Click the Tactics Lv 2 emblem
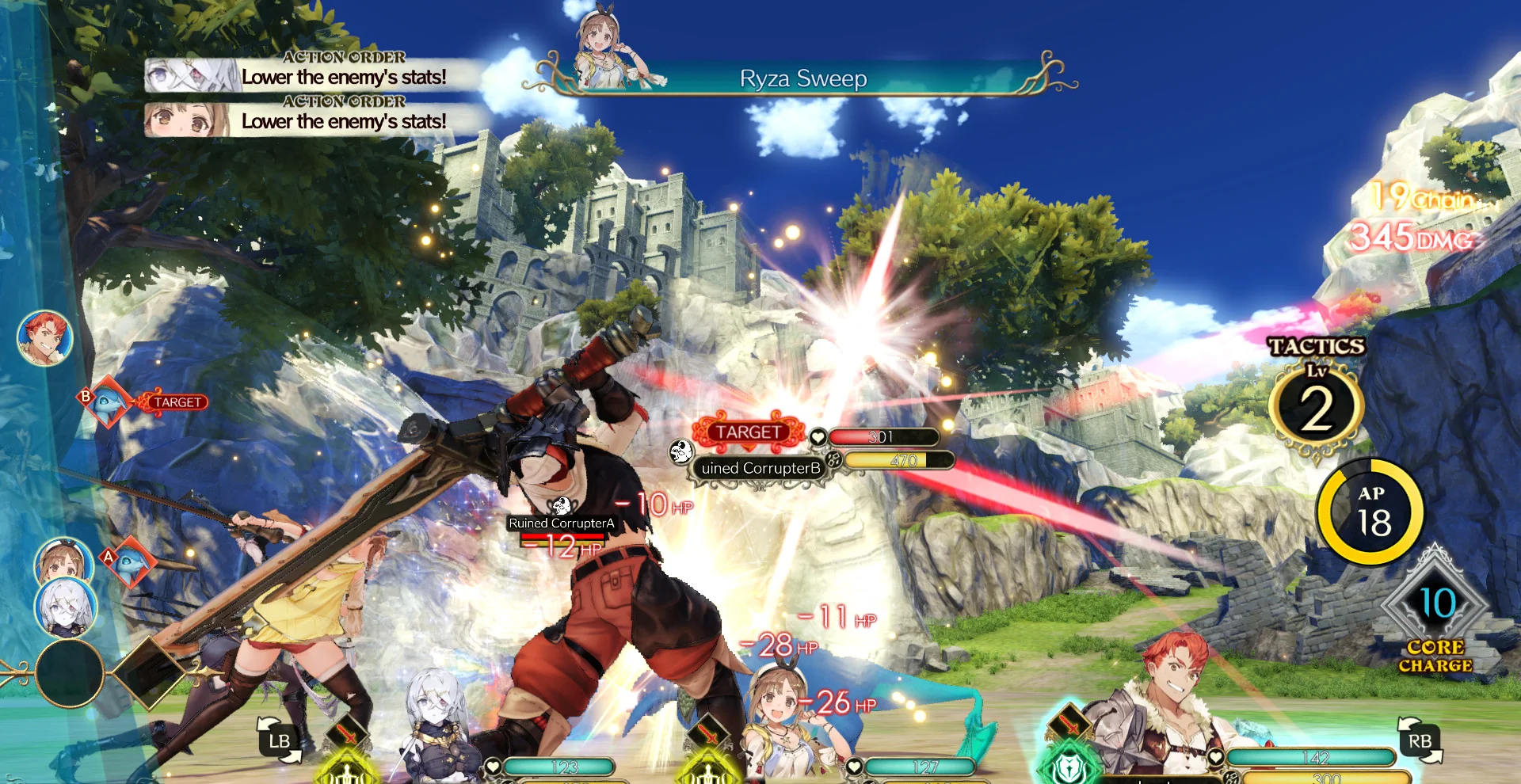This screenshot has height=784, width=1521. (x=1316, y=408)
